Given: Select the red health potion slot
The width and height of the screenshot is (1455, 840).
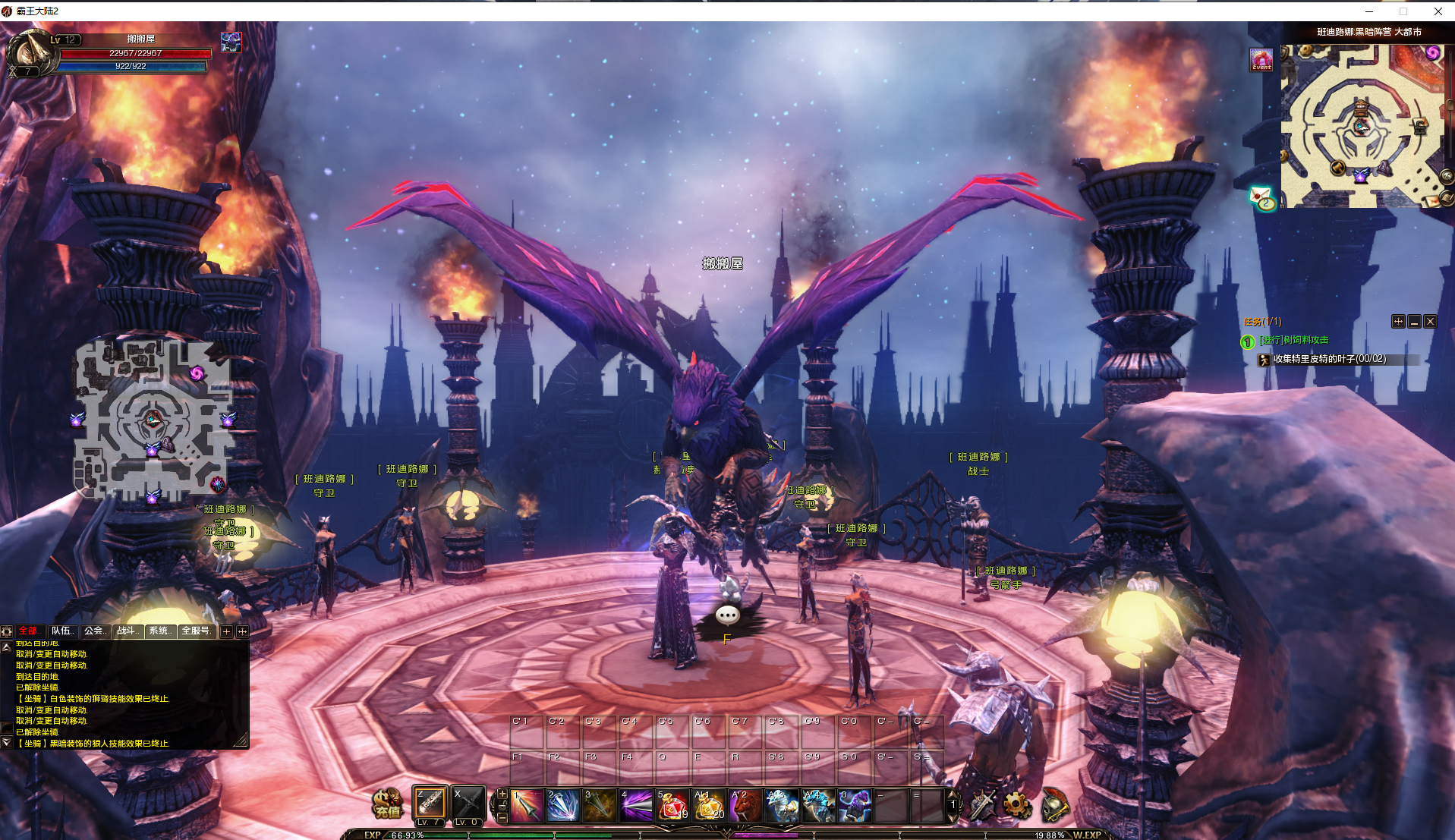Looking at the screenshot, I should click(x=672, y=805).
